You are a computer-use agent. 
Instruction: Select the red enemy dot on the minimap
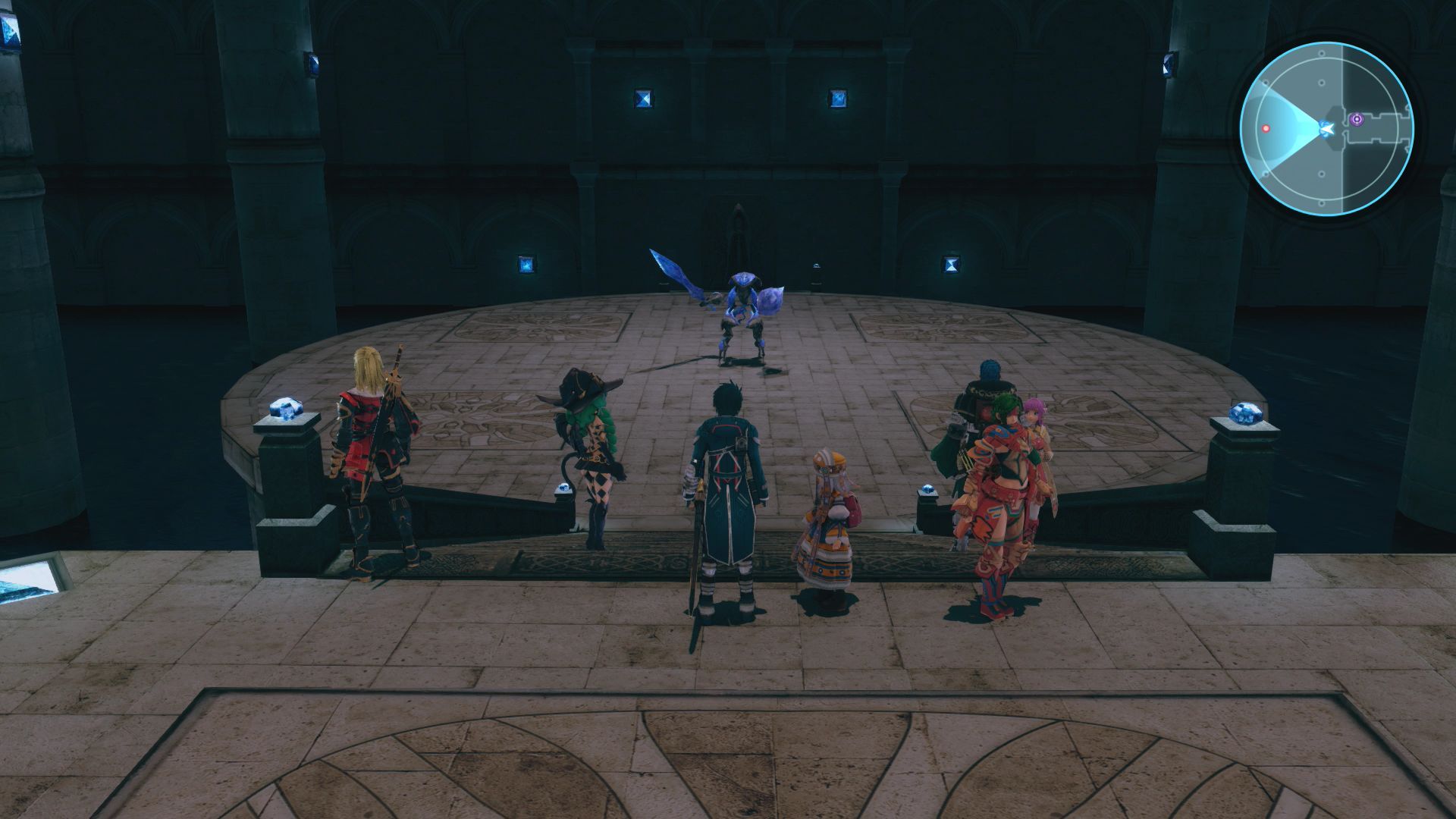(1265, 129)
